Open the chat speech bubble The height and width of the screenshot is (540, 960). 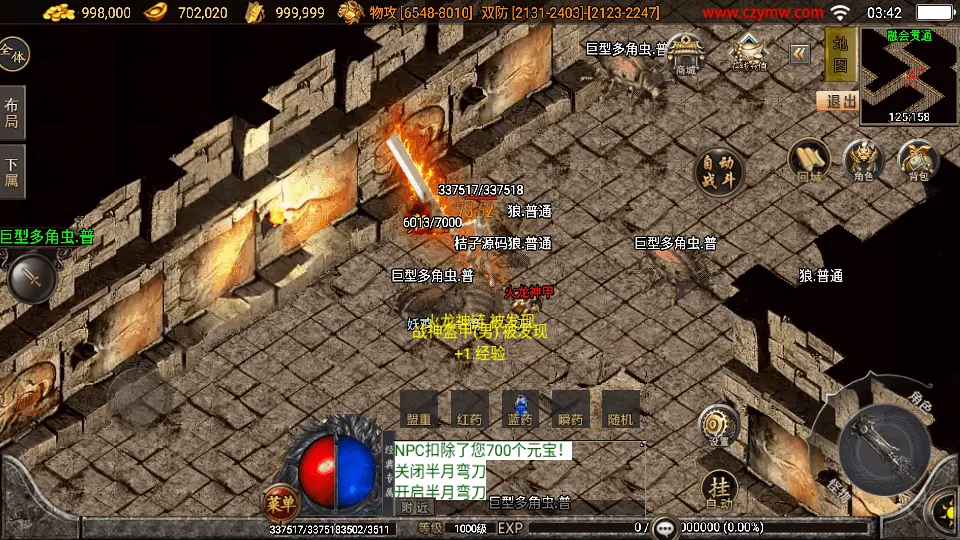(x=666, y=527)
